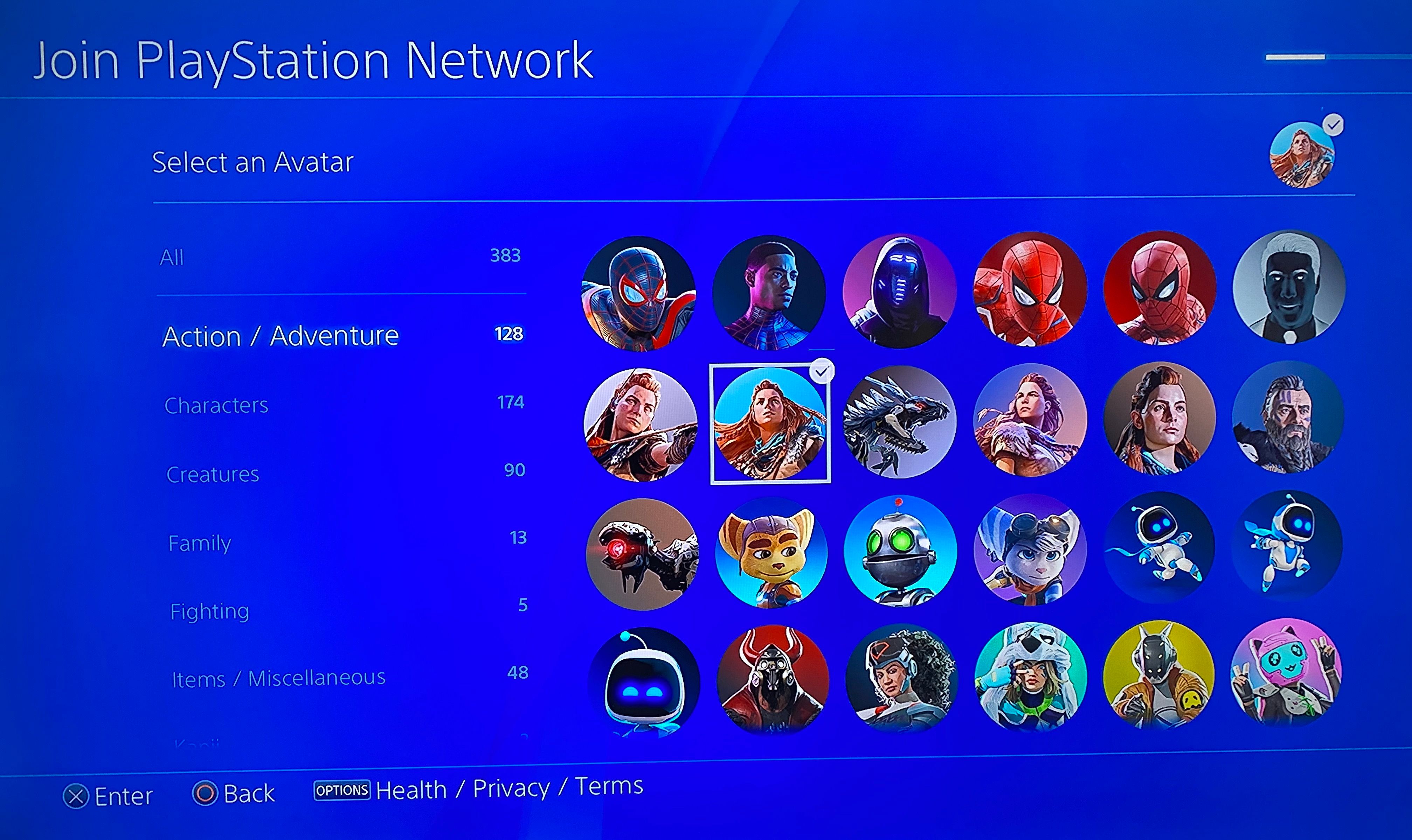This screenshot has width=1412, height=840.
Task: Open the Creatures category
Action: (213, 474)
